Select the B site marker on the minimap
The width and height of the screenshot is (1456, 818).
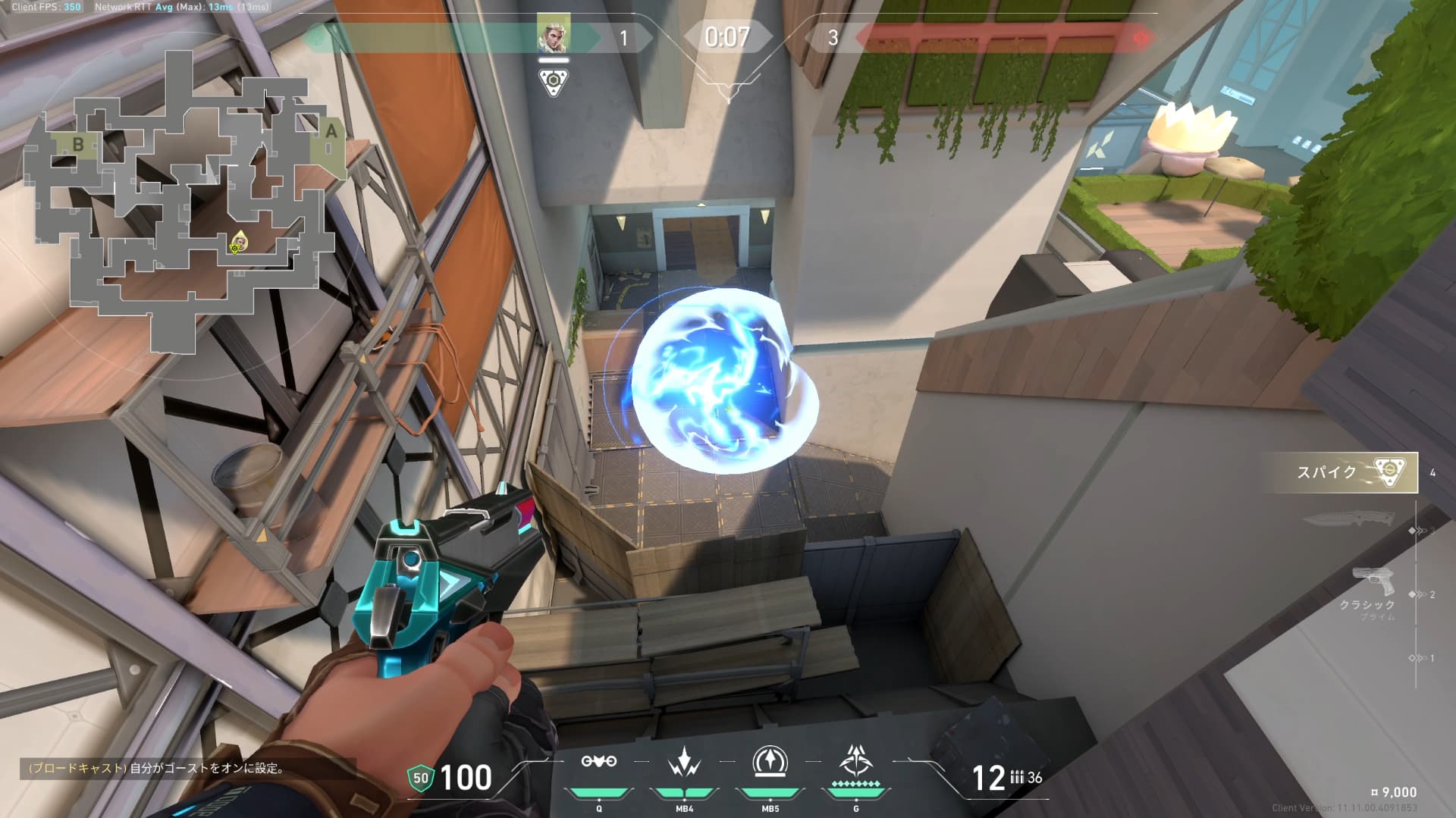[x=78, y=144]
